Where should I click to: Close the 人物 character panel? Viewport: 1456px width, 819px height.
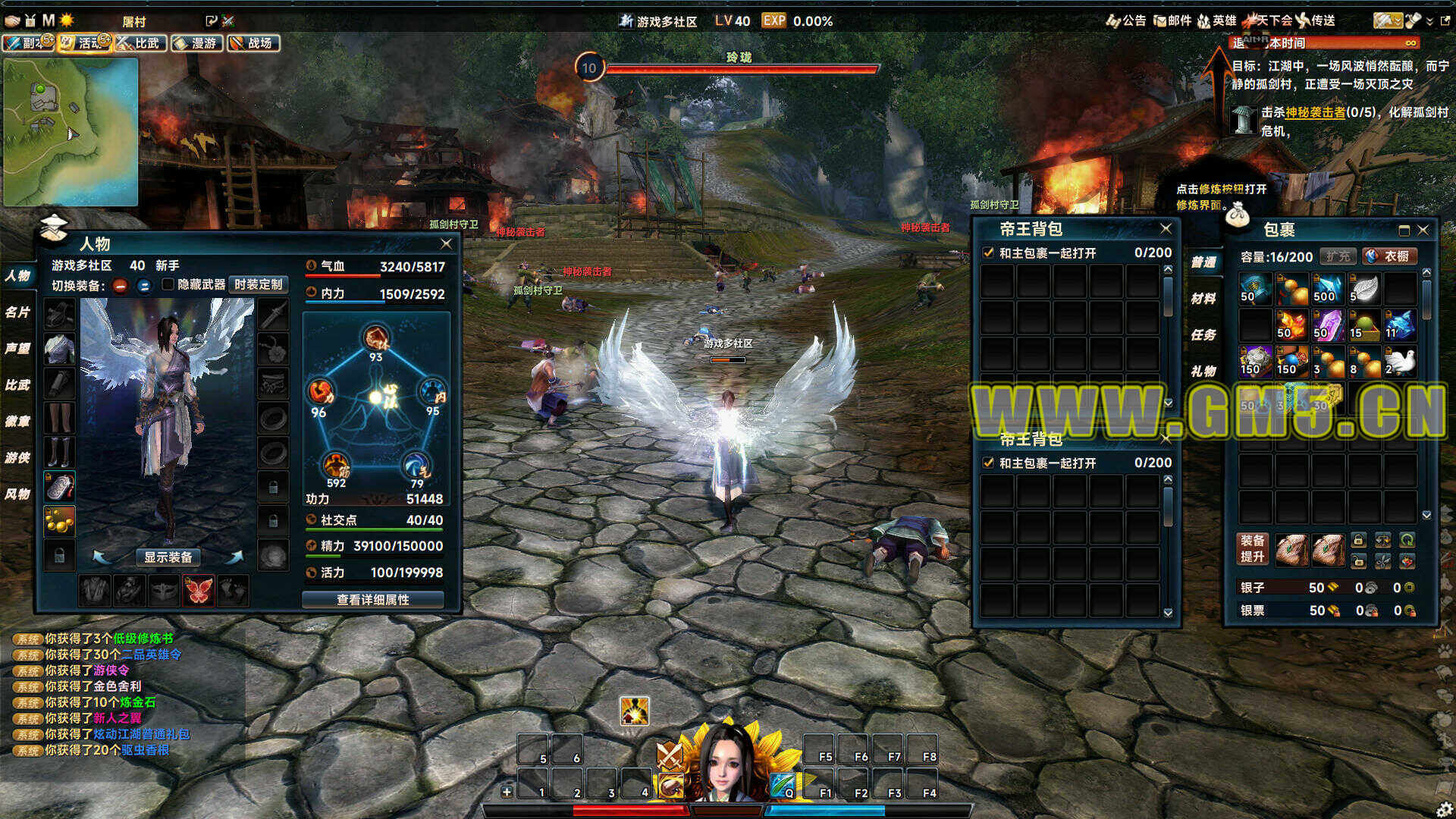coord(446,243)
